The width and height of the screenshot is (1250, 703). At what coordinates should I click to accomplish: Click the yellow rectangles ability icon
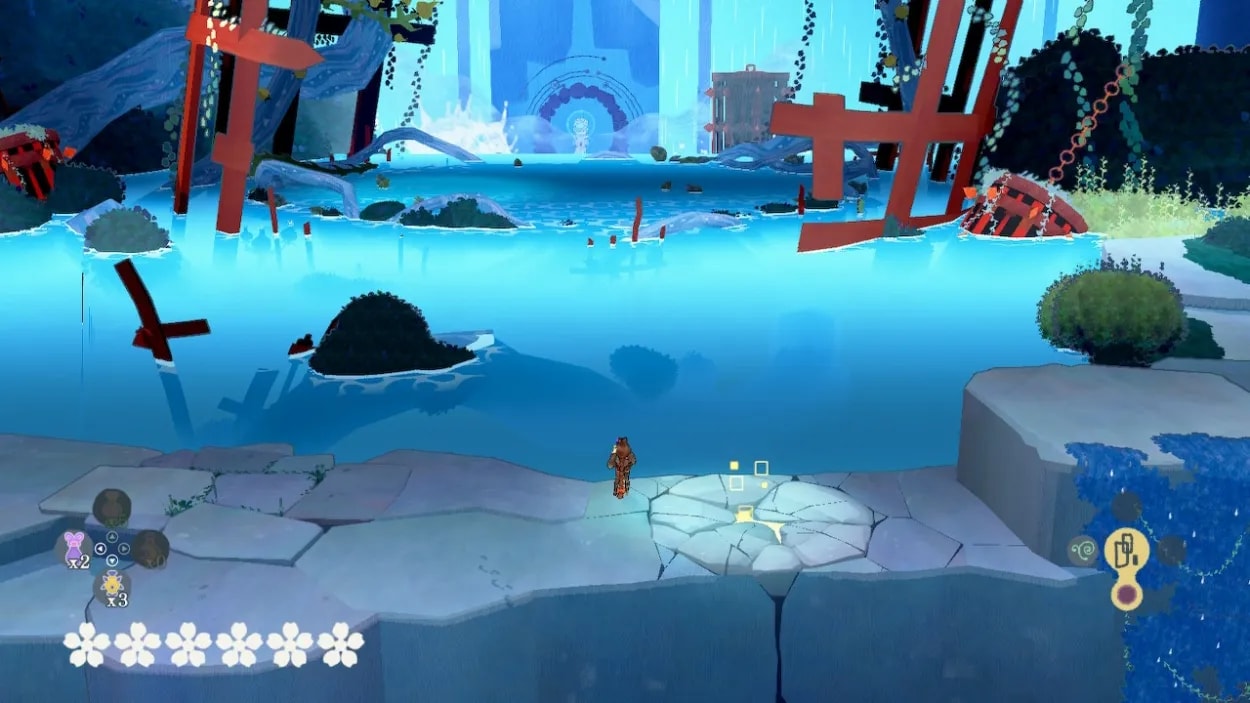coord(1124,549)
